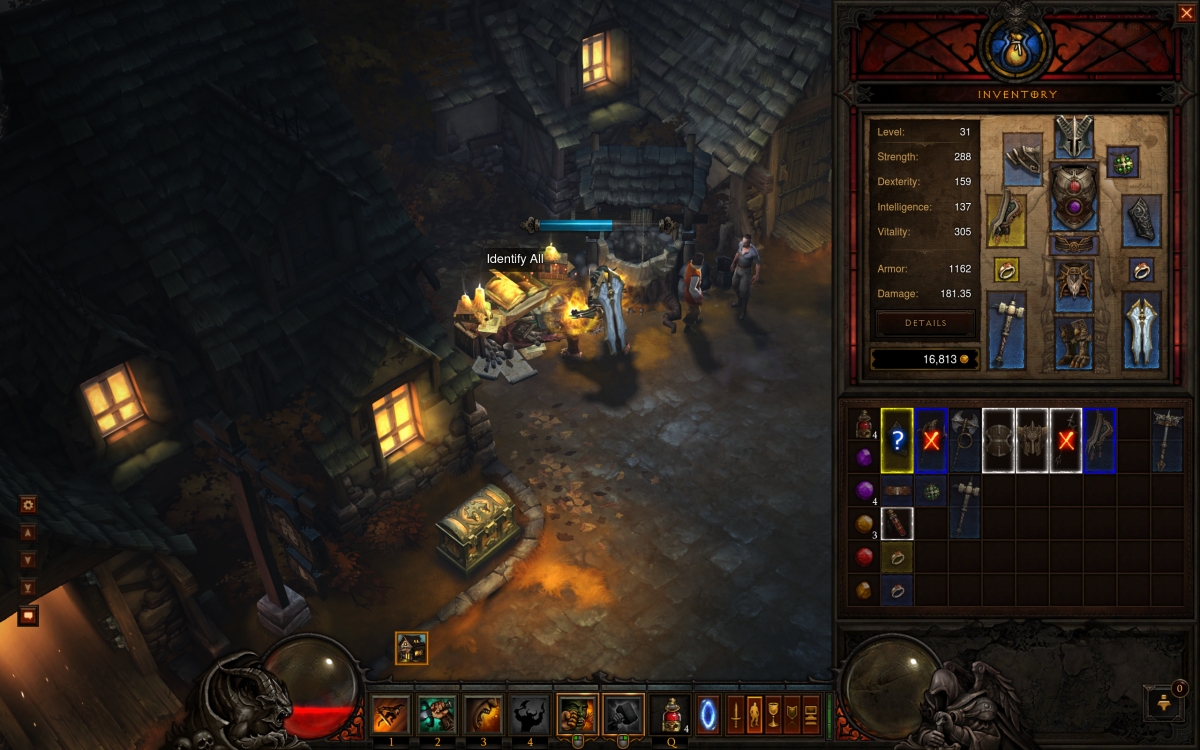Select the leather belt in inventory
The image size is (1200, 750).
click(897, 491)
